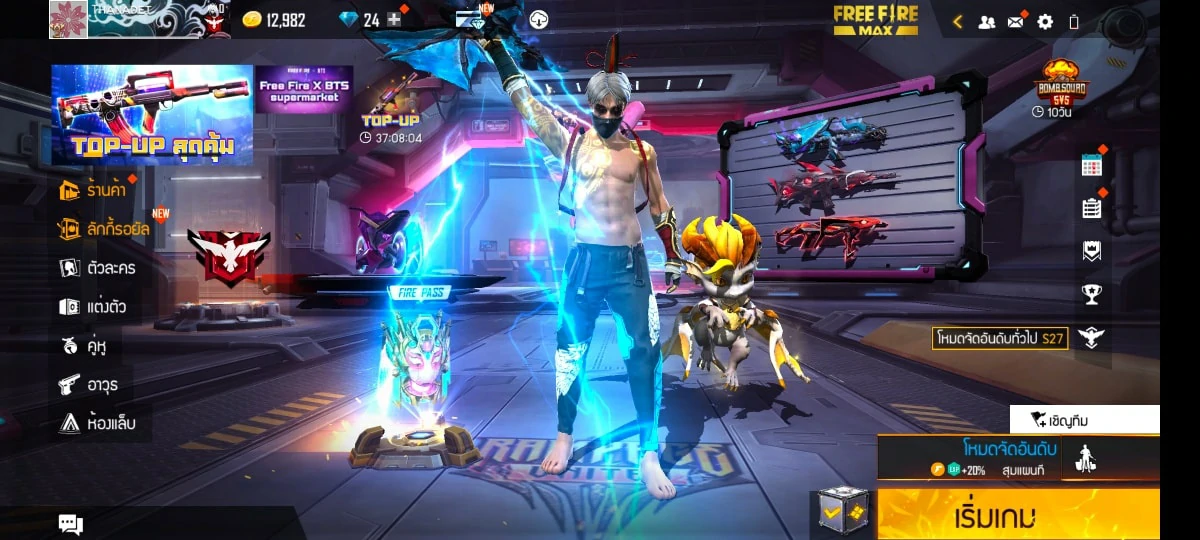Open the settings gear
Image resolution: width=1200 pixels, height=540 pixels.
(1045, 21)
